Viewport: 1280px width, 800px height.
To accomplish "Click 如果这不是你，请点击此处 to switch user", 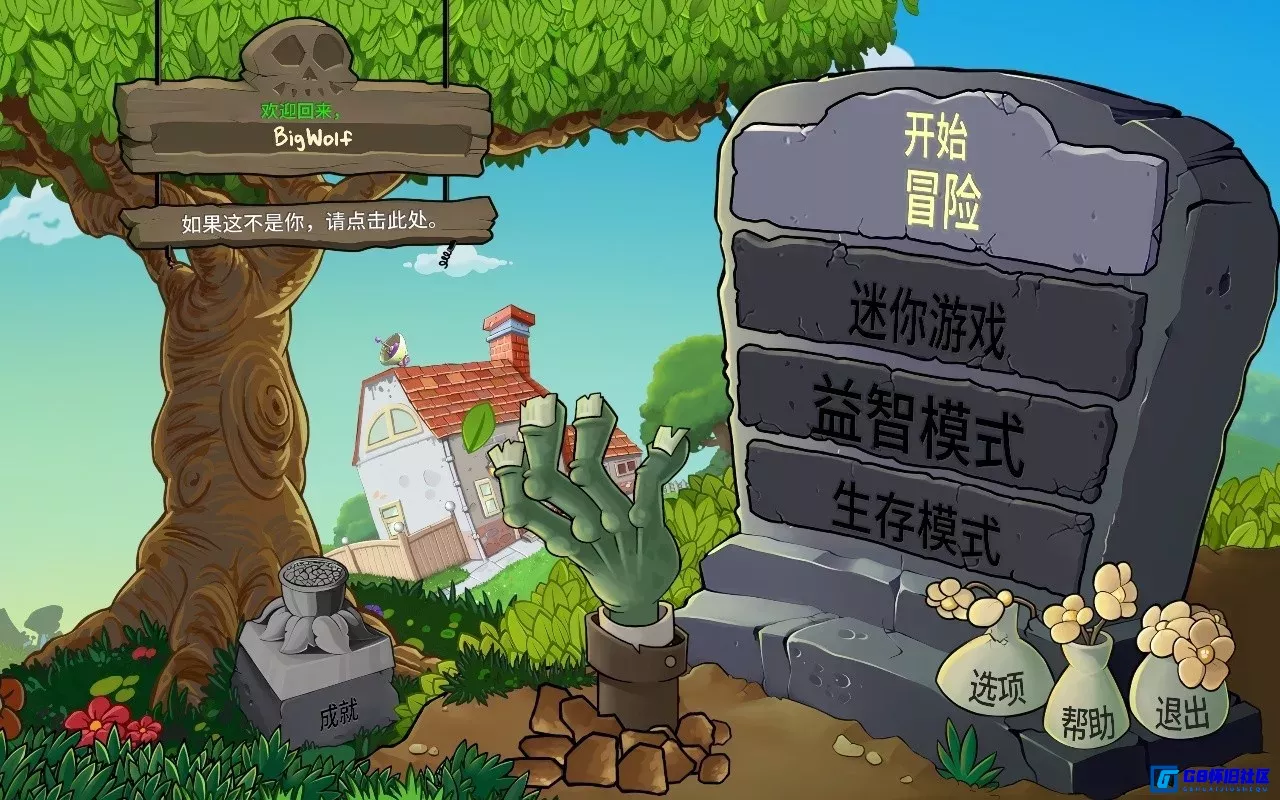I will coord(310,223).
